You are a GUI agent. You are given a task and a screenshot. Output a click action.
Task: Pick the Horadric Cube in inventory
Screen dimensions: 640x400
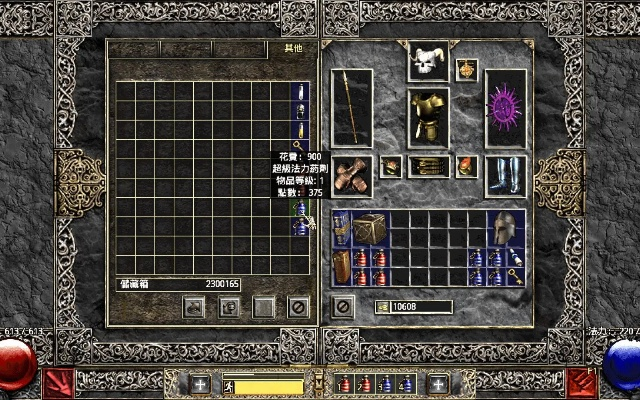tap(369, 227)
